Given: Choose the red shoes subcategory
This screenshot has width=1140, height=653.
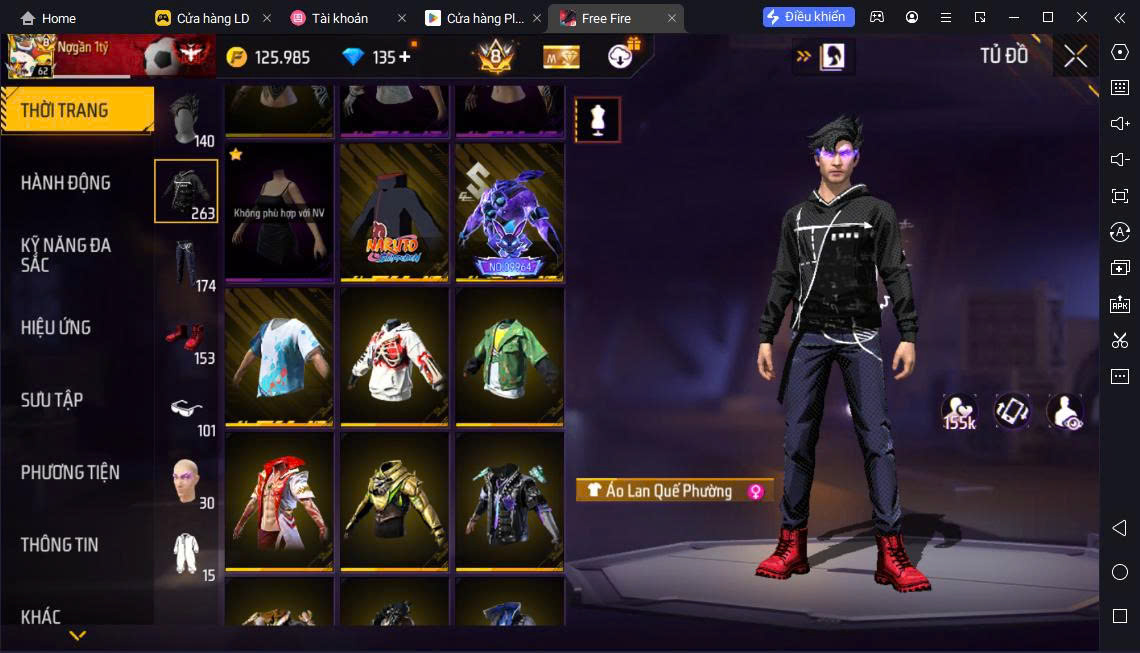Looking at the screenshot, I should [186, 336].
